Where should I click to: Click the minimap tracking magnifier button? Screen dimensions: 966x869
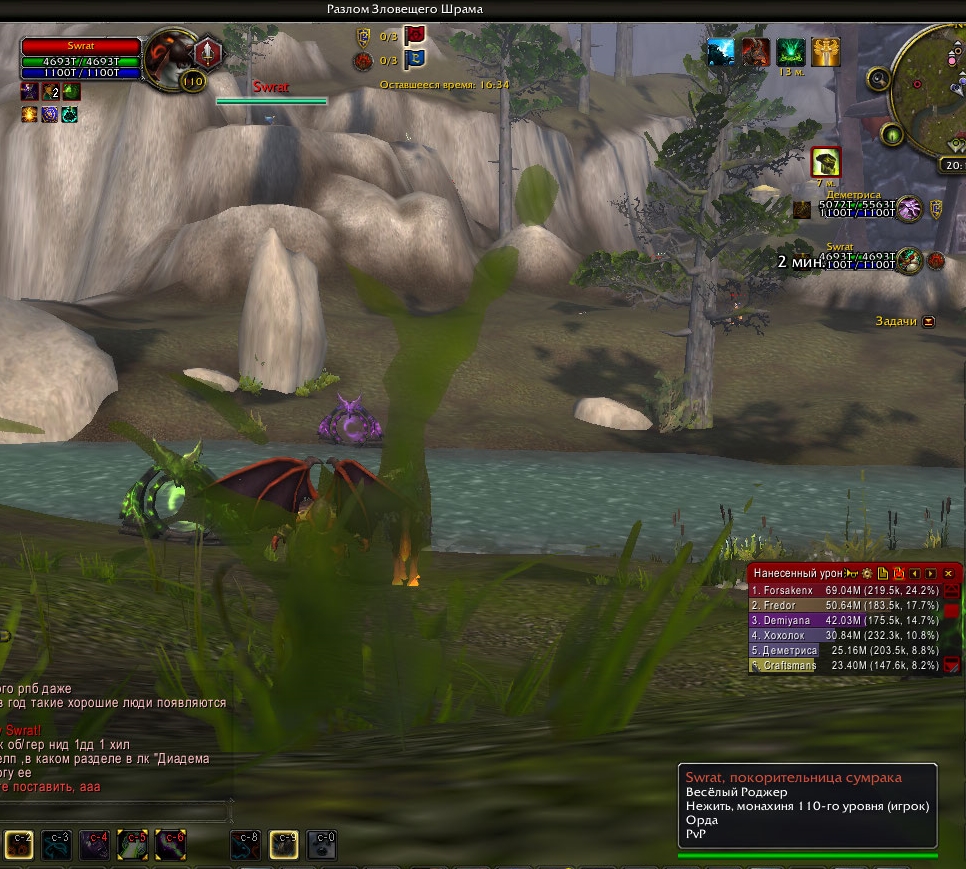point(879,78)
